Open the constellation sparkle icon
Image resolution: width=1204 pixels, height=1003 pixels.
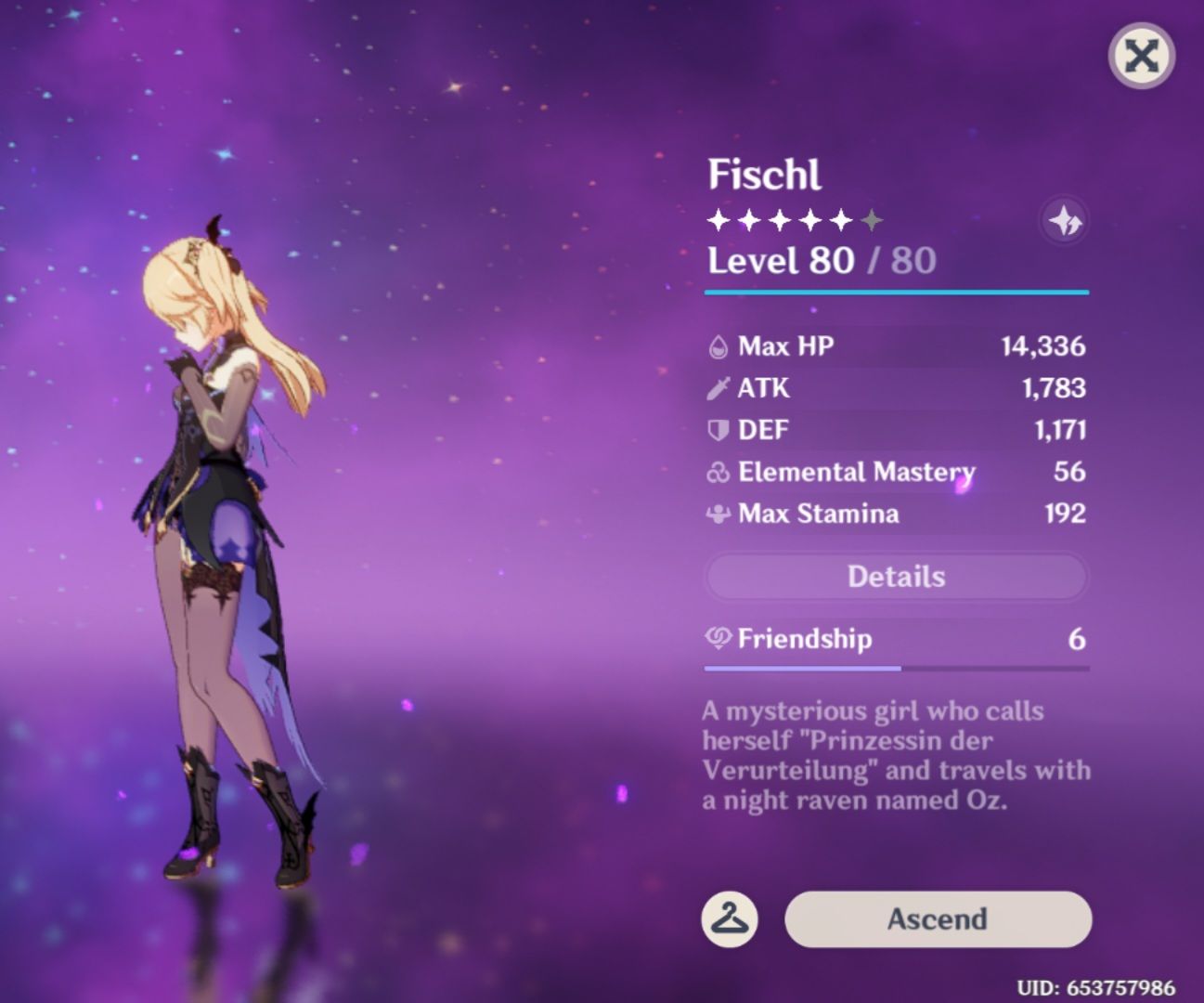(x=1066, y=220)
